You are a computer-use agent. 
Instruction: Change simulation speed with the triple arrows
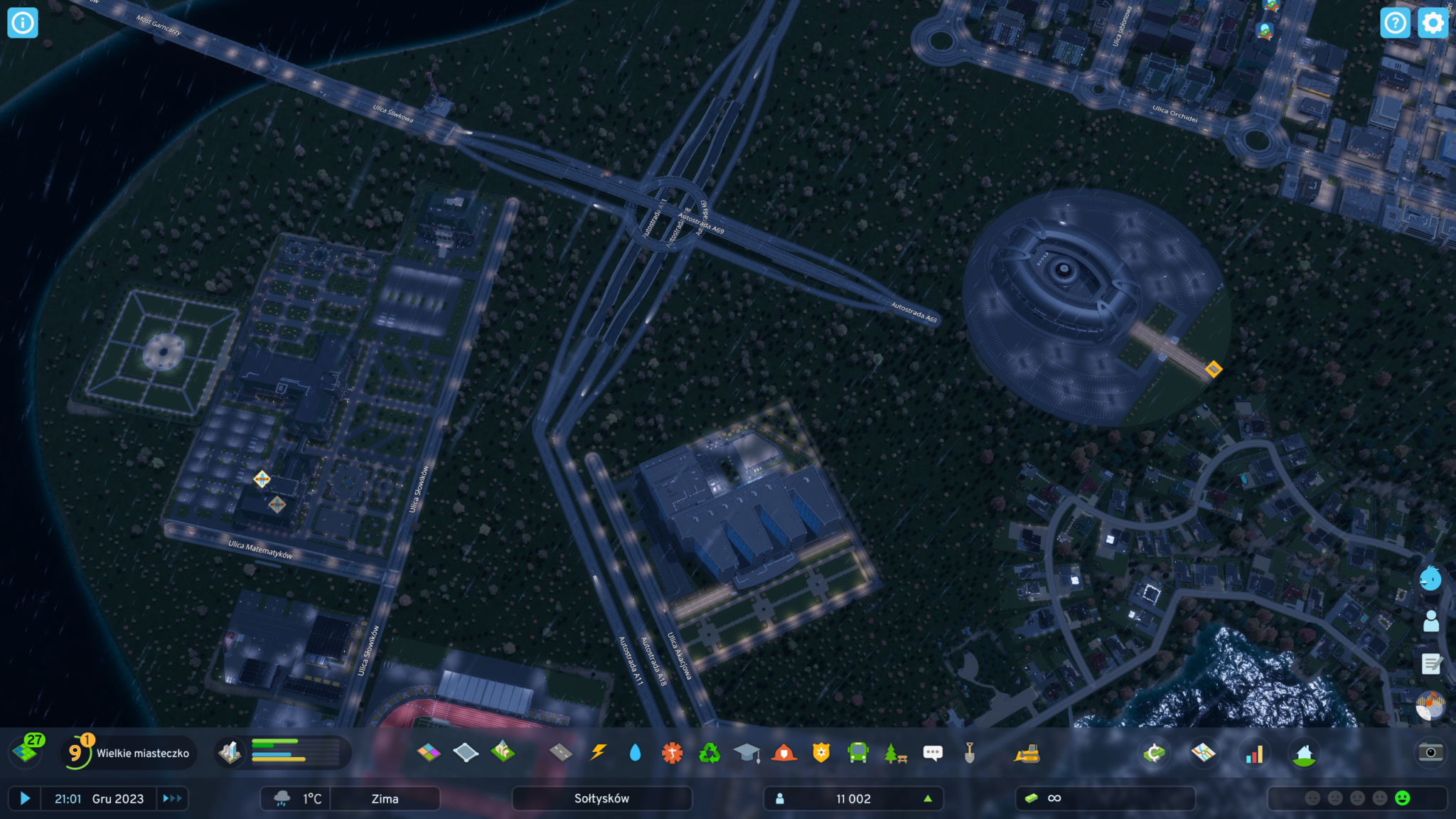172,798
